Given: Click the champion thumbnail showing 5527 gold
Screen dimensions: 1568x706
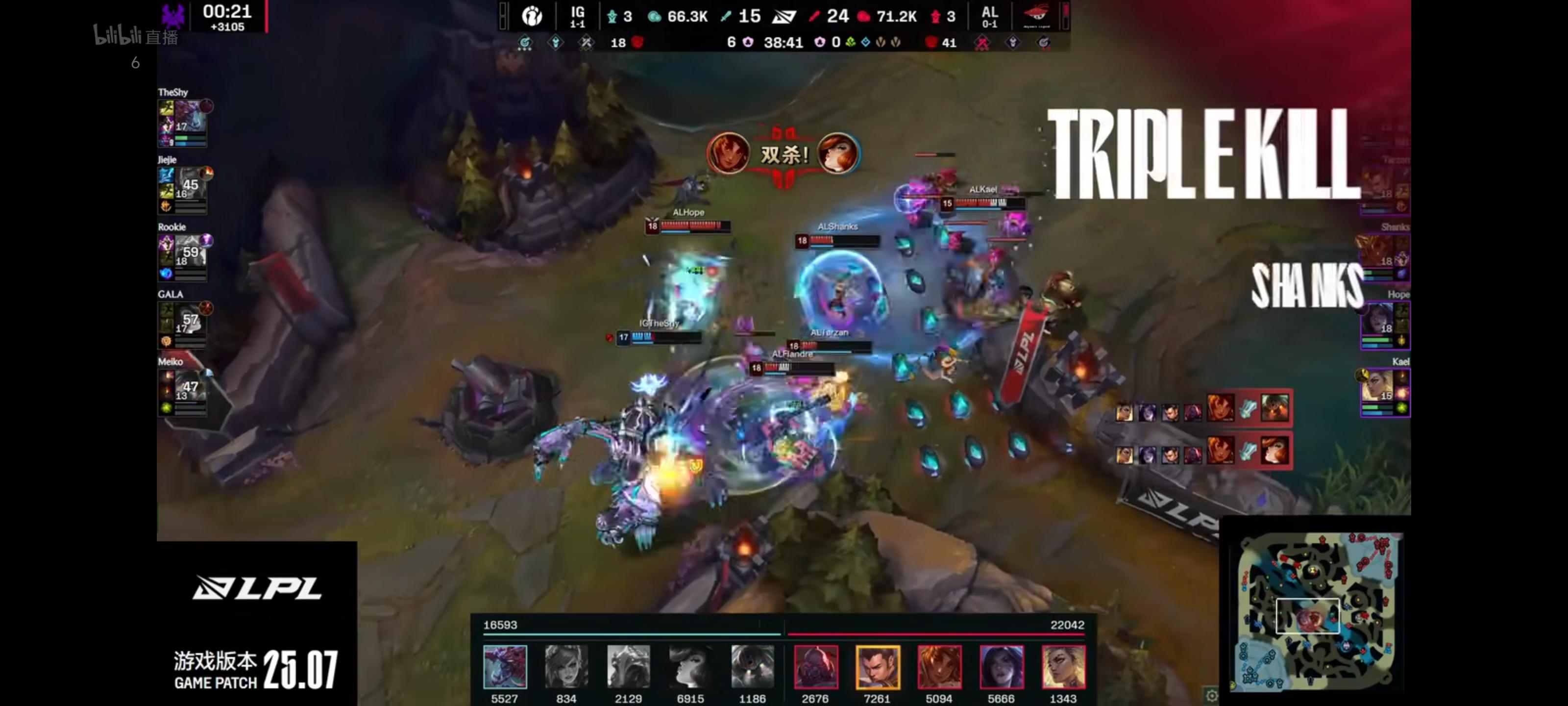Looking at the screenshot, I should [x=505, y=669].
